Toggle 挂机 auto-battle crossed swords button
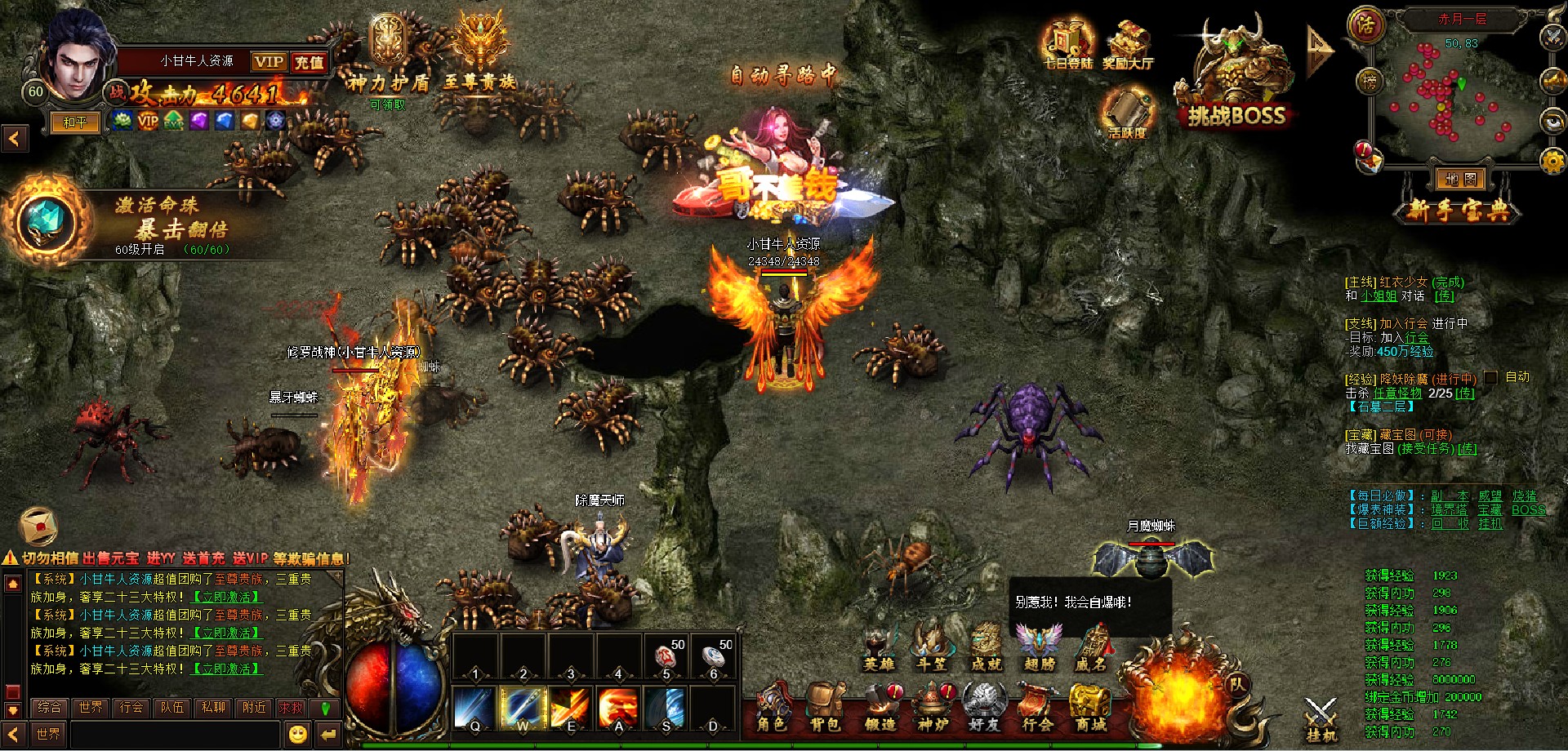This screenshot has height=751, width=1568. point(1321,718)
